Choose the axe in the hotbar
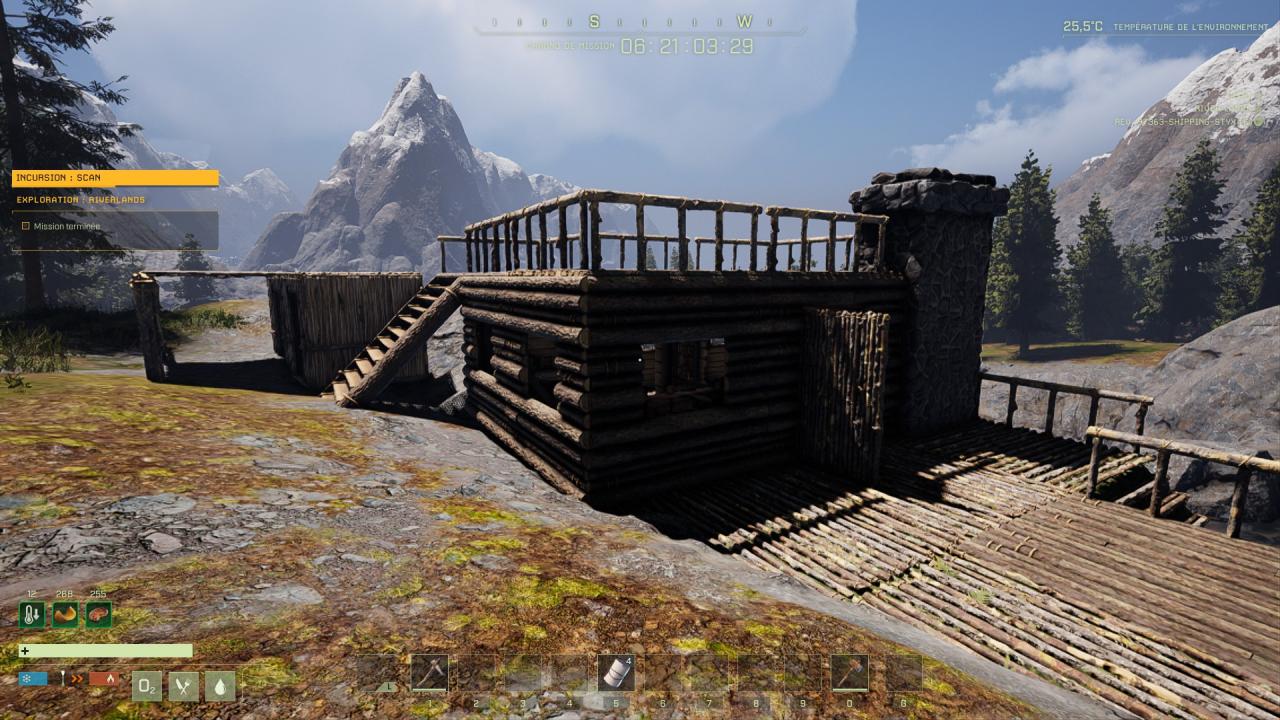 (x=849, y=672)
